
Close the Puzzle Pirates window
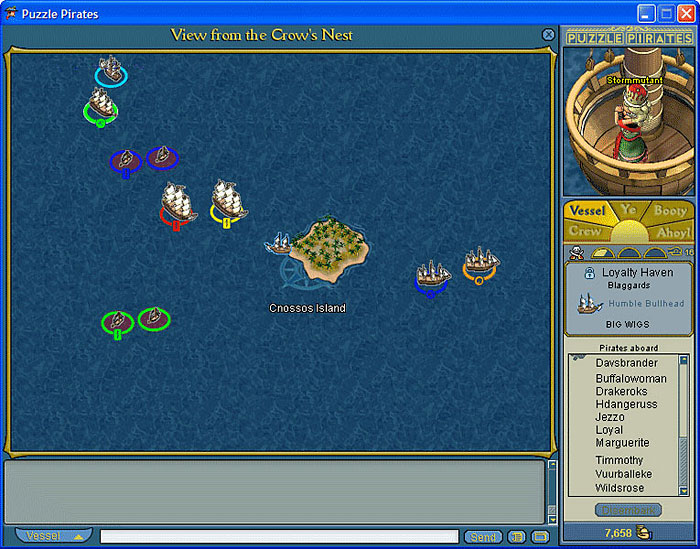685,13
